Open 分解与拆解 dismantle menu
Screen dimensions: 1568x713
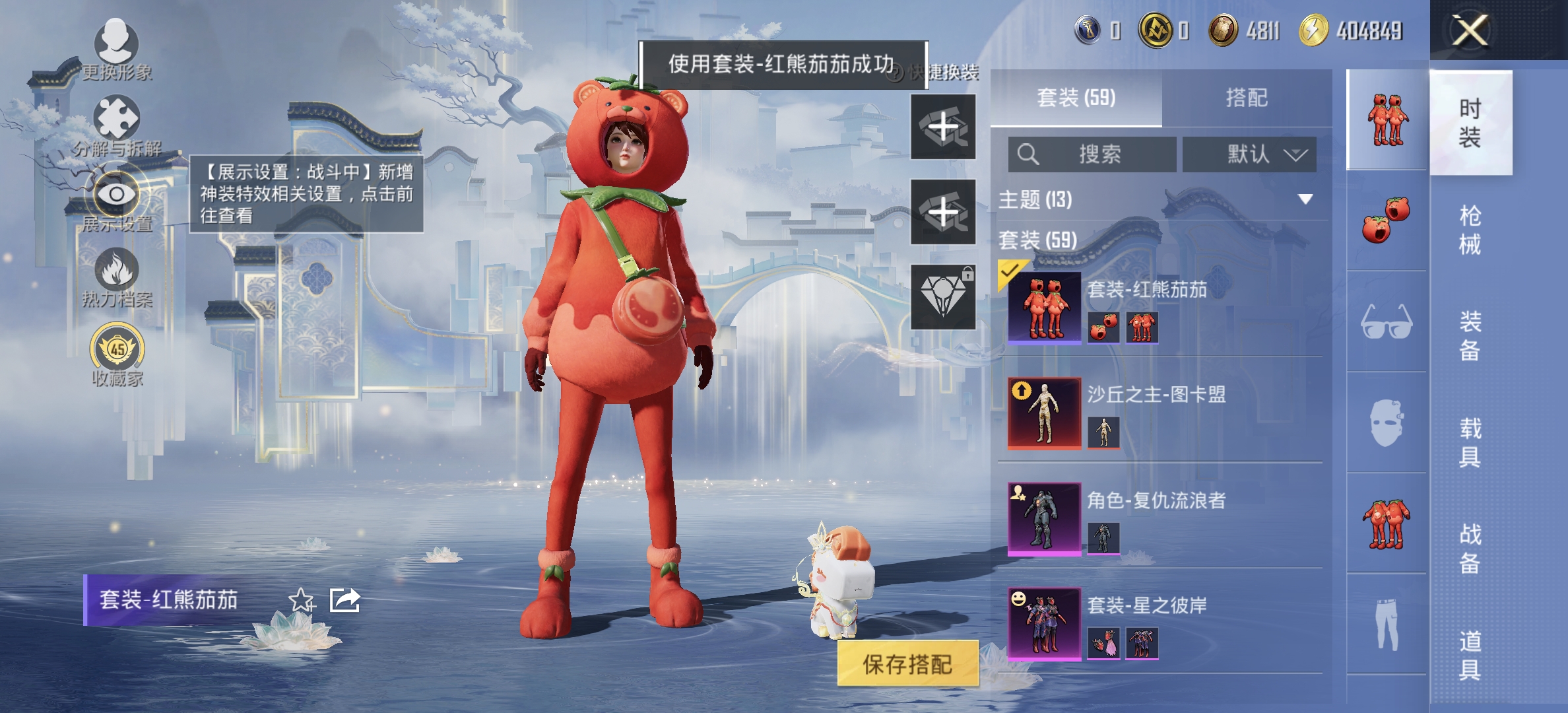click(x=117, y=121)
